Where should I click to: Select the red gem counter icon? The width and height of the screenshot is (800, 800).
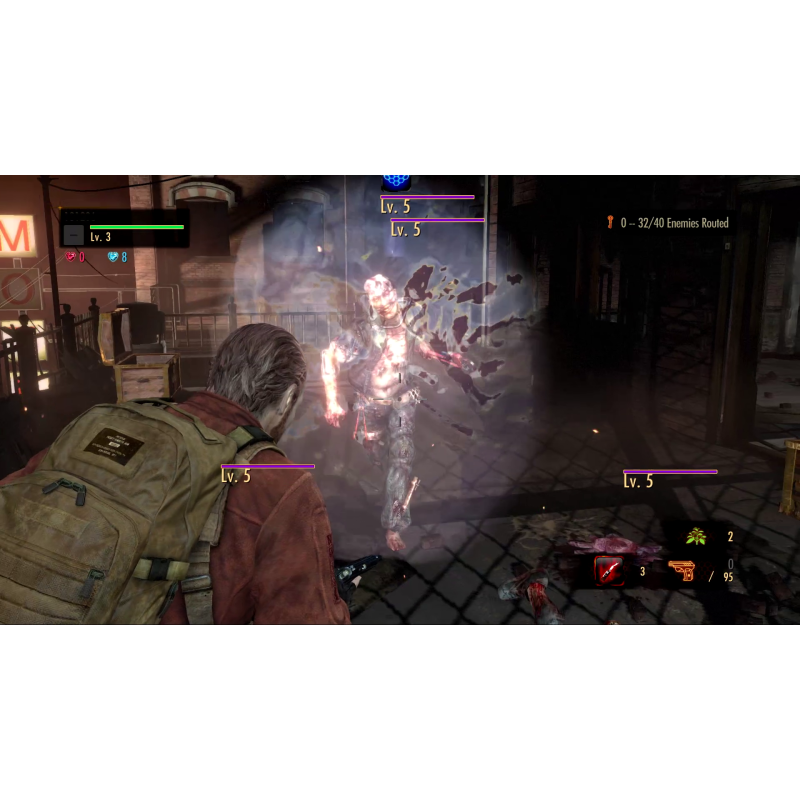pyautogui.click(x=71, y=257)
